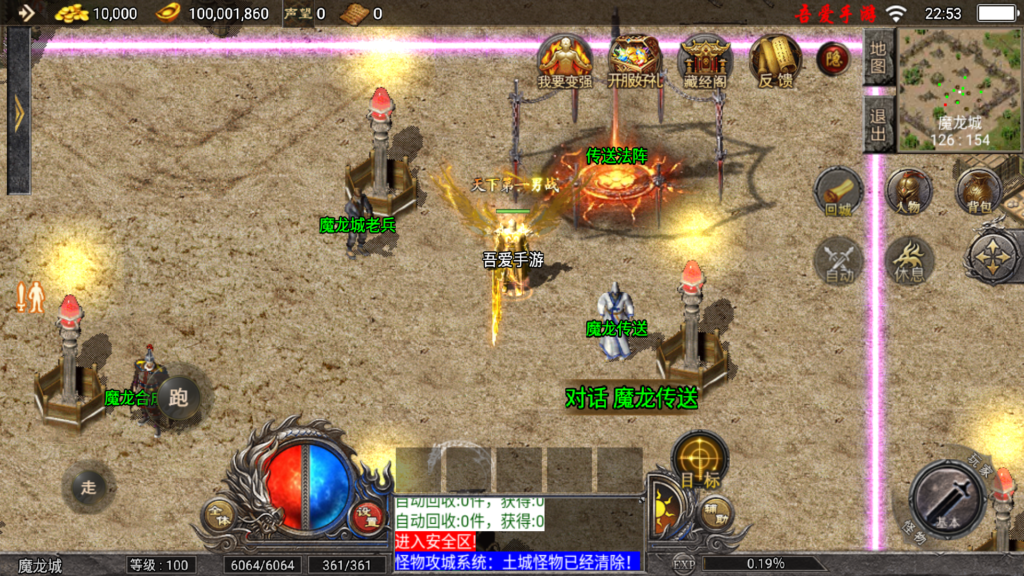Screen dimensions: 1024x576
Task: Select the 目标 target crosshair button
Action: 699,461
